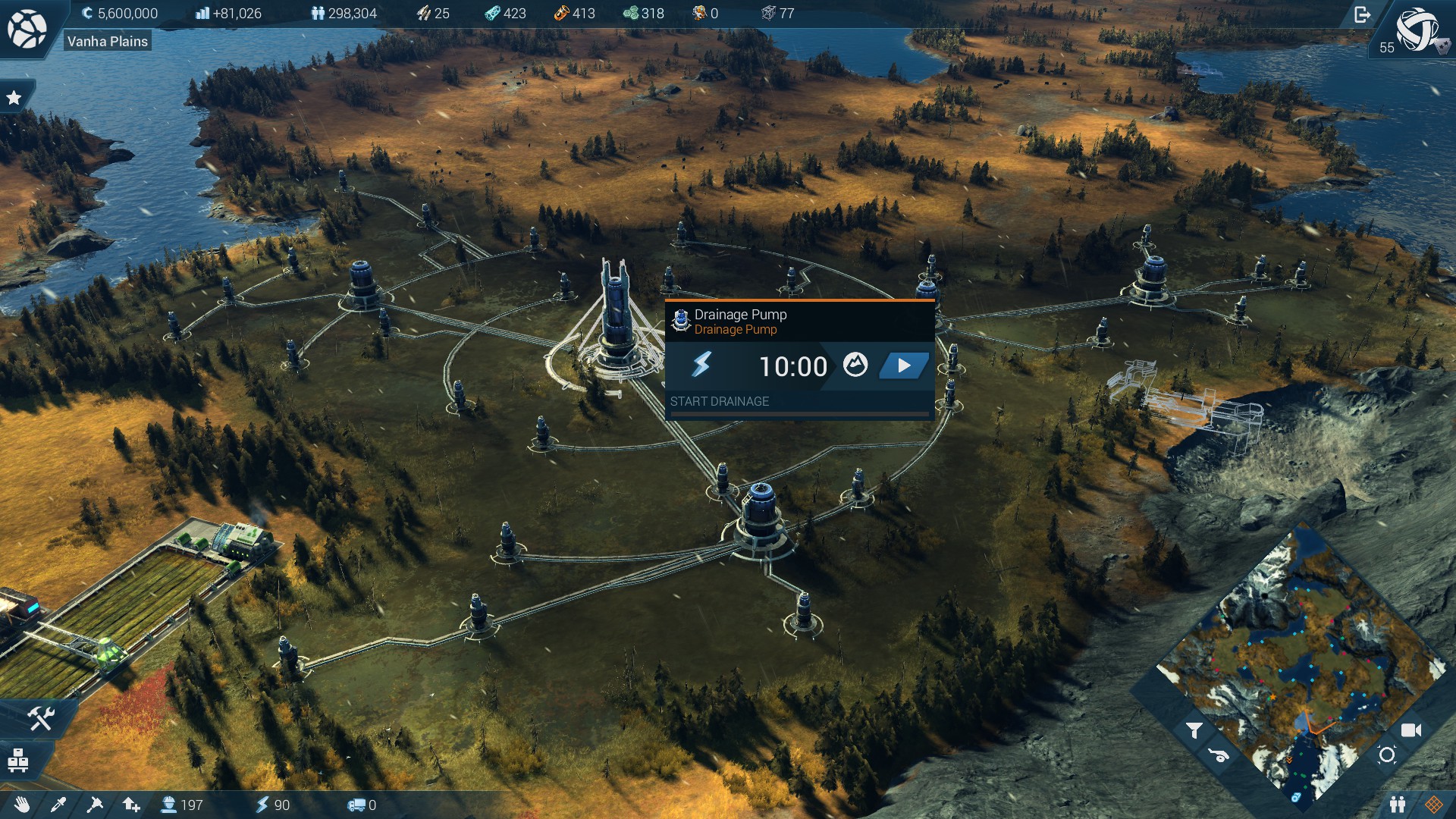Open the corporation profile emblem, level 55

tap(1416, 30)
